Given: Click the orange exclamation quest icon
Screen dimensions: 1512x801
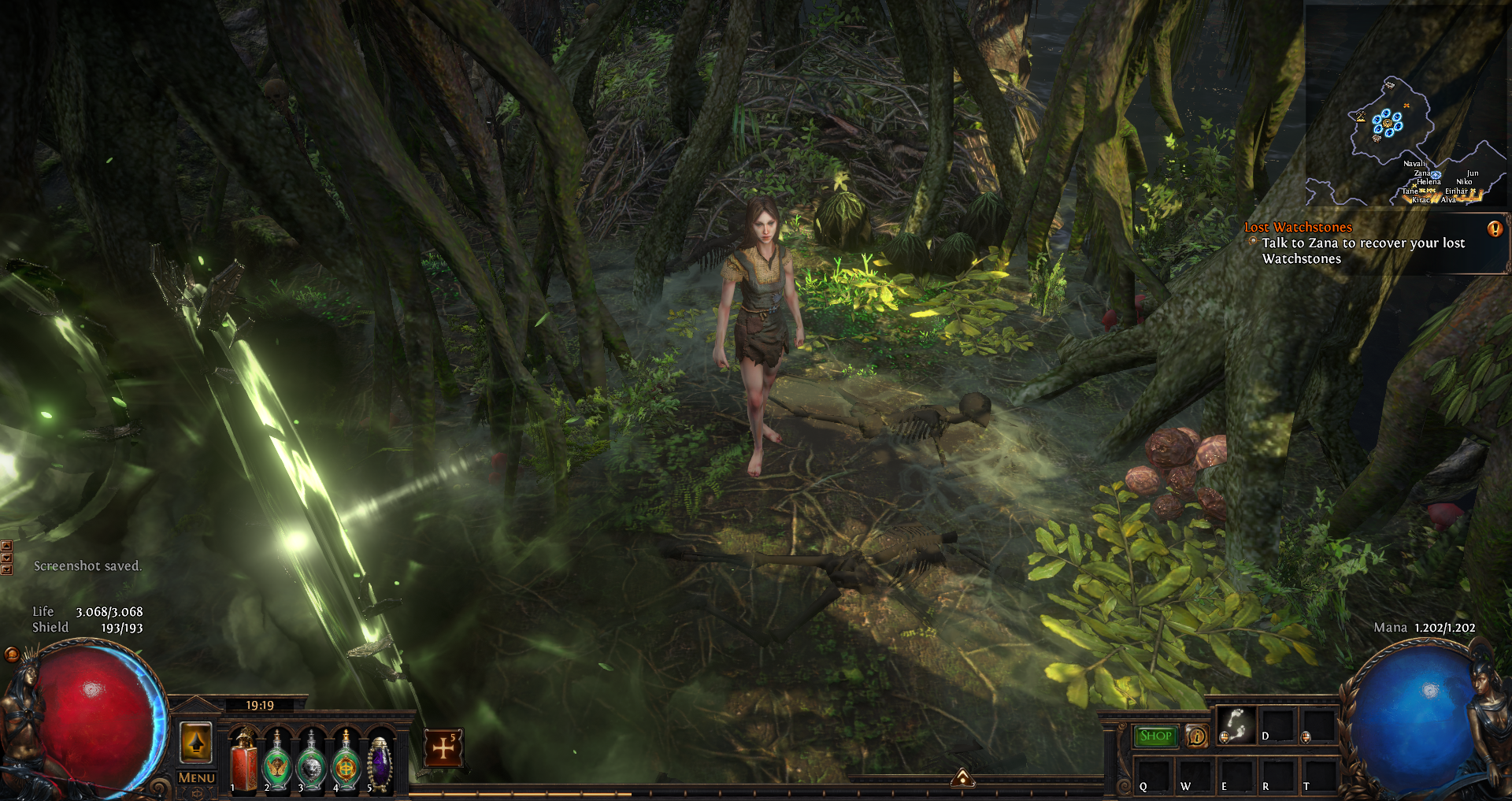Looking at the screenshot, I should (x=1495, y=228).
